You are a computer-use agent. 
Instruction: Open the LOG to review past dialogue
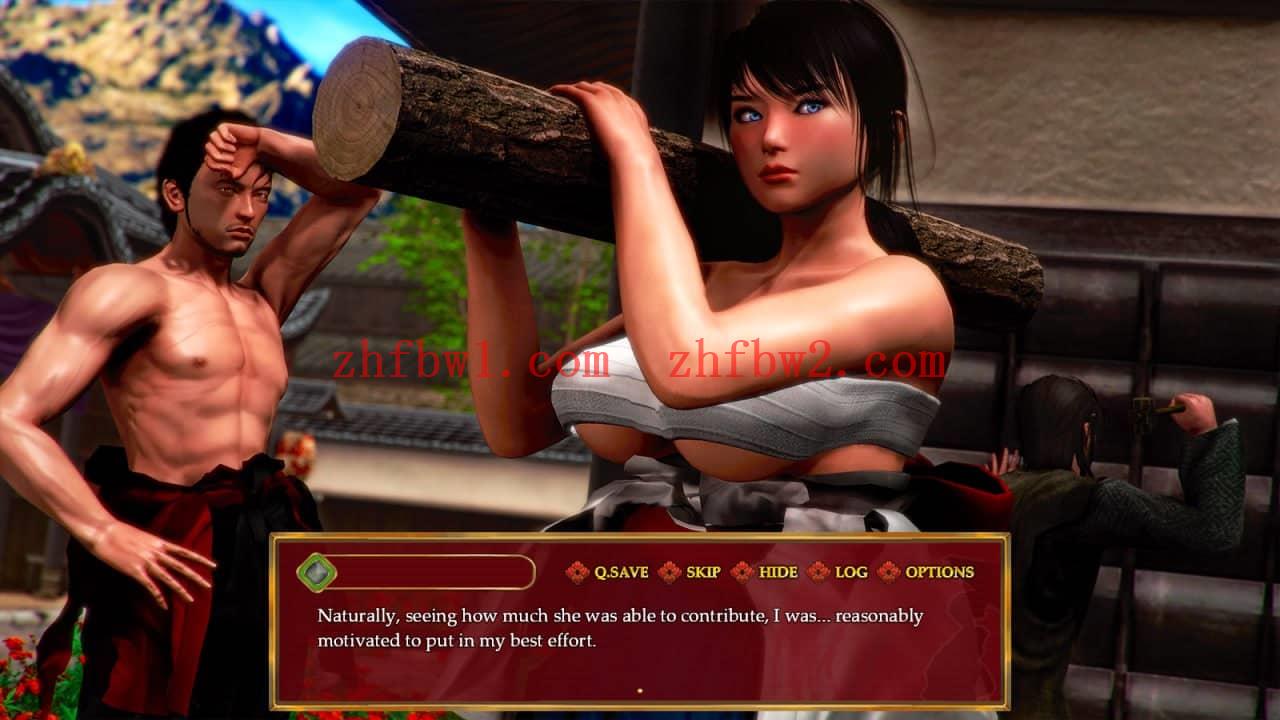[853, 573]
